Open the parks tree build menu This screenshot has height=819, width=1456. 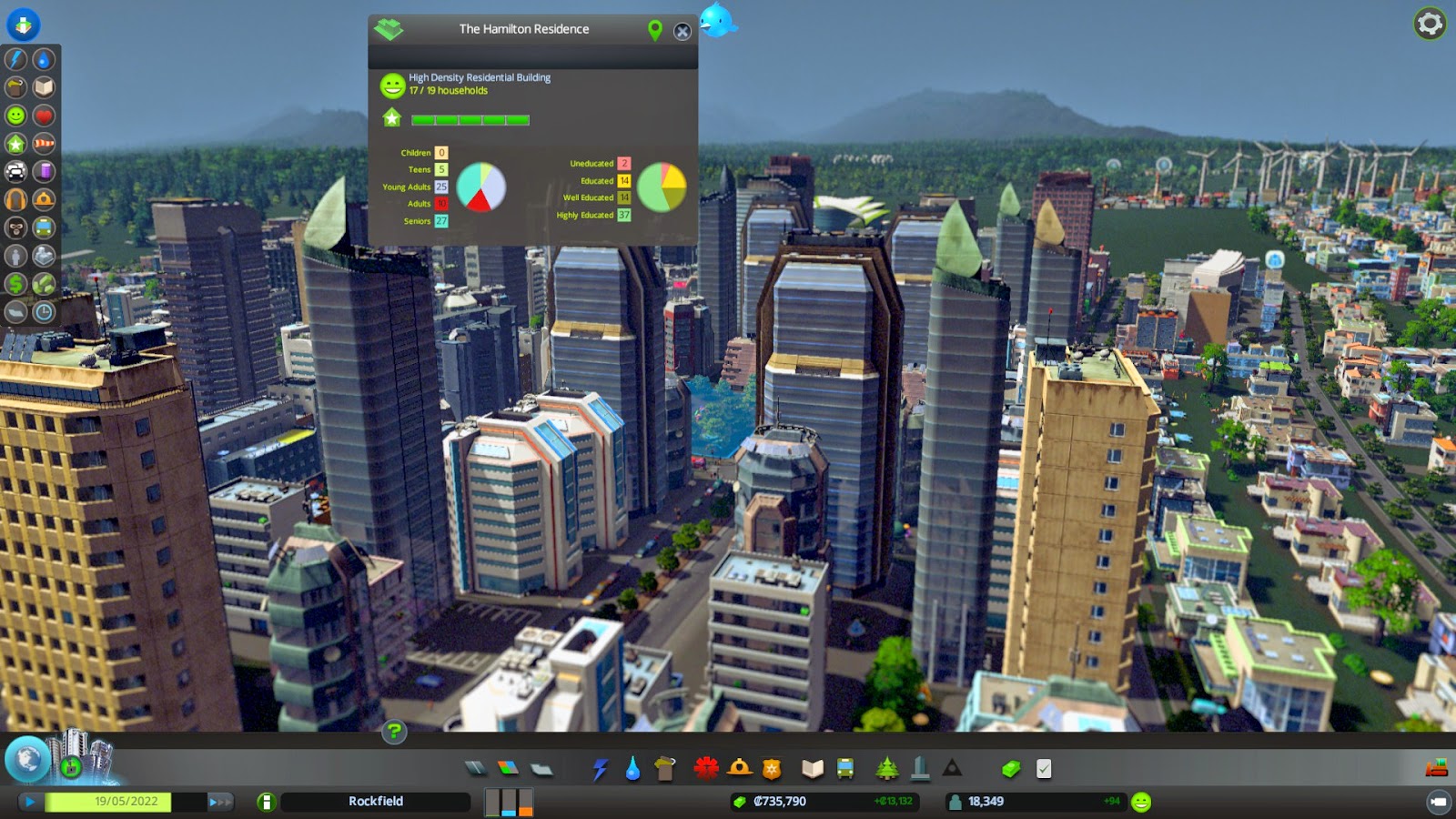coord(886,769)
